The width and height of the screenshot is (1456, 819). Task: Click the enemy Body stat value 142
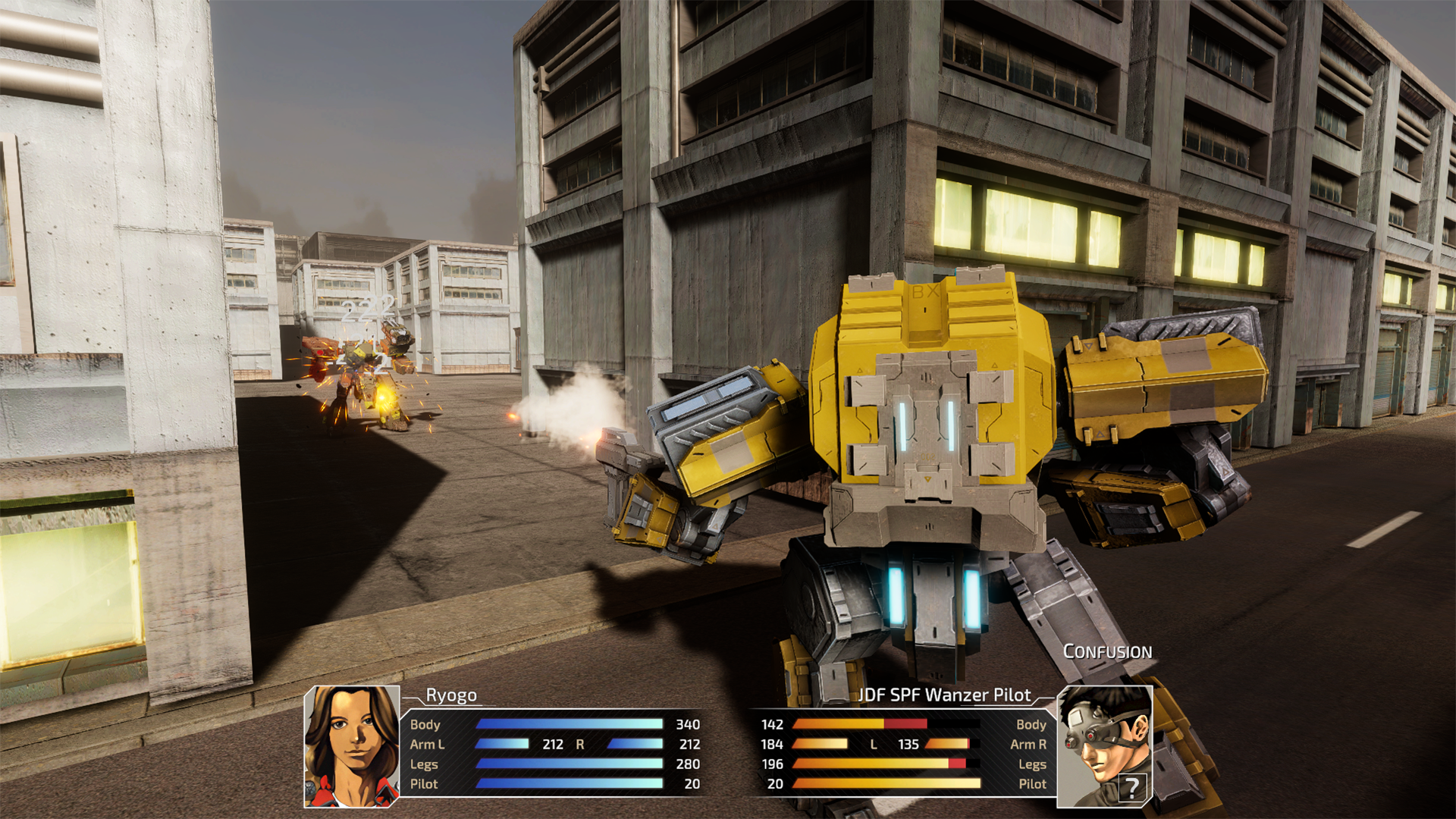pos(771,724)
